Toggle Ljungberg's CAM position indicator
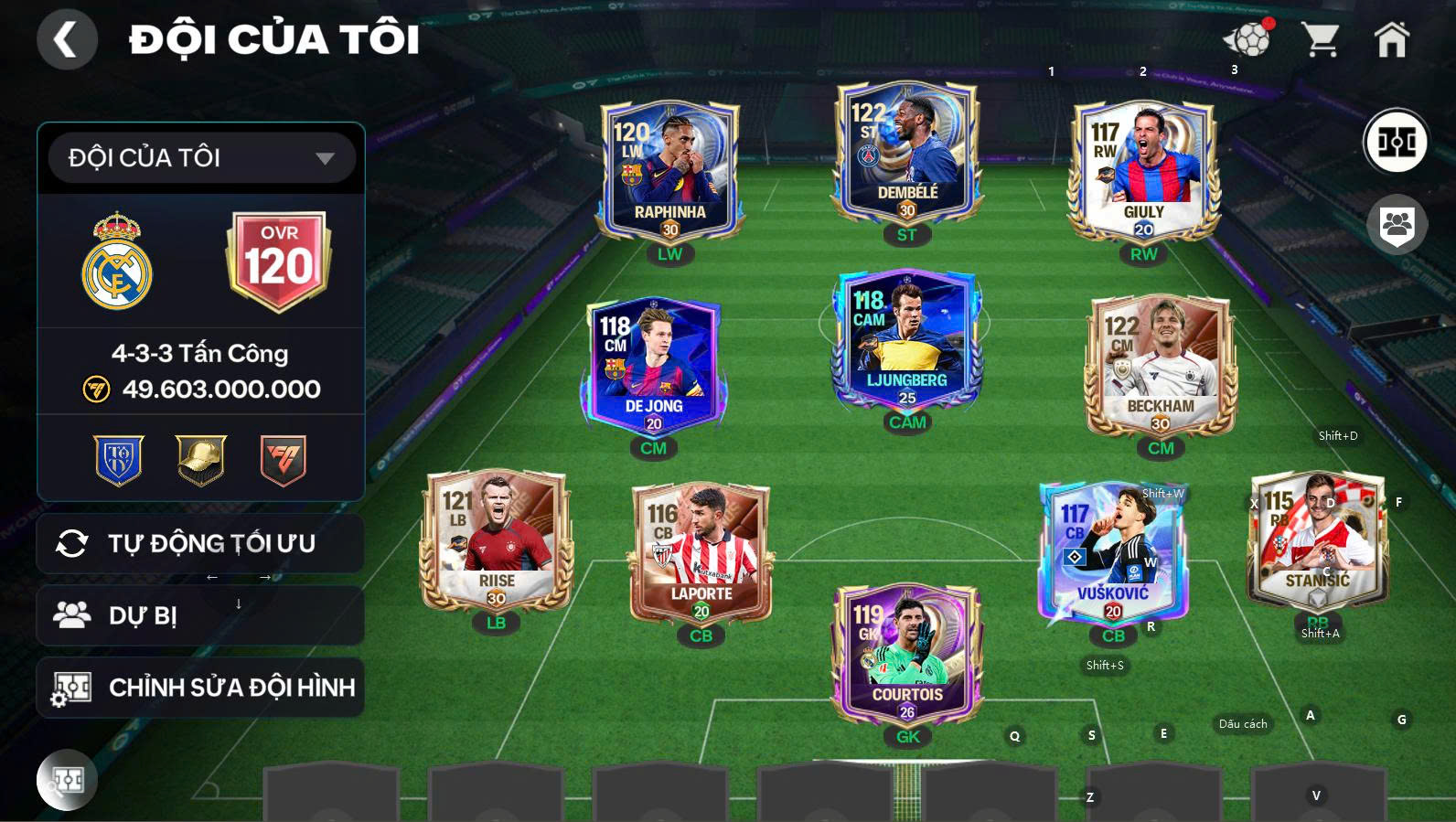The width and height of the screenshot is (1456, 822). pos(906,422)
